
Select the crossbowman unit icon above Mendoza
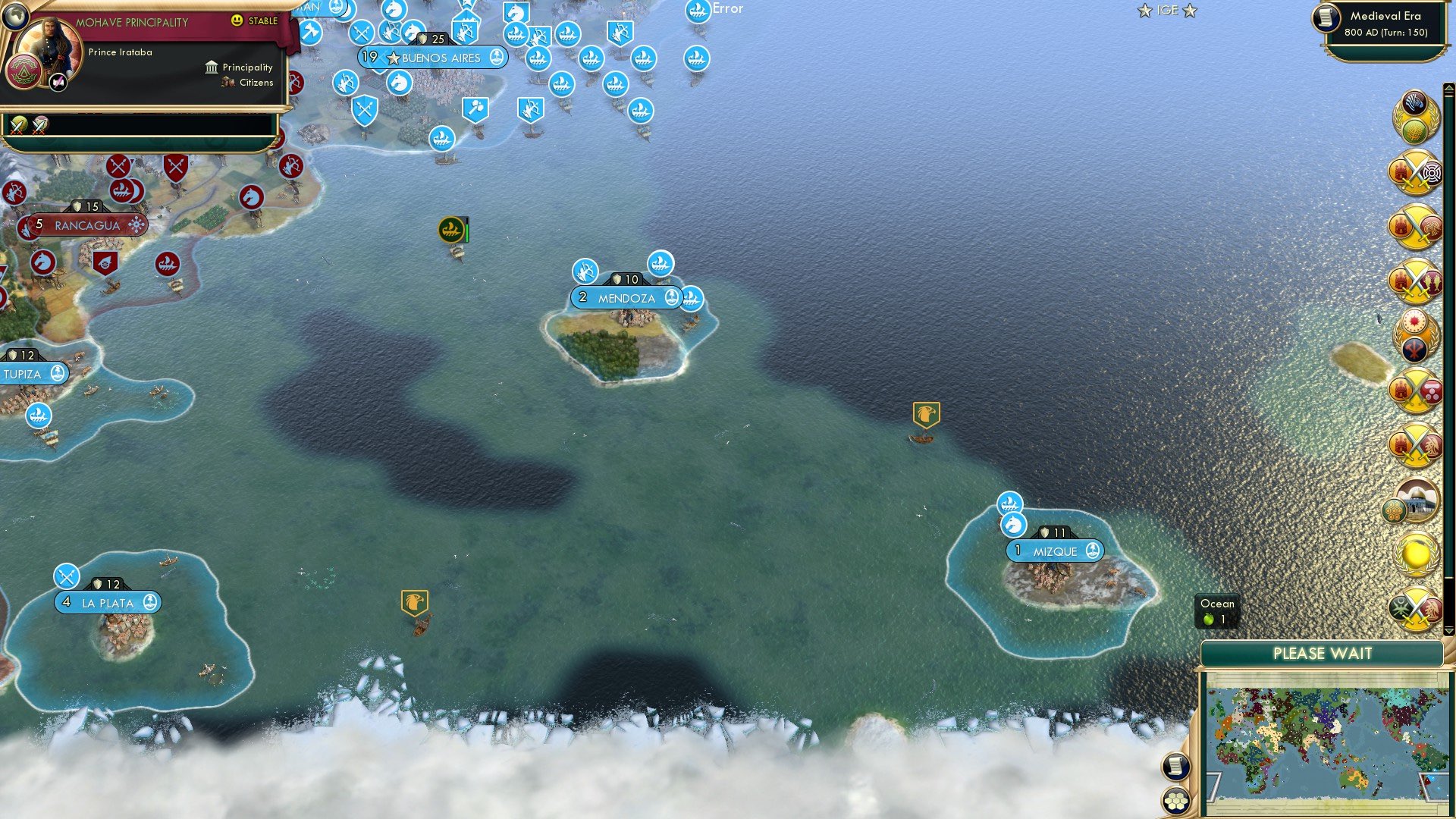coord(585,269)
